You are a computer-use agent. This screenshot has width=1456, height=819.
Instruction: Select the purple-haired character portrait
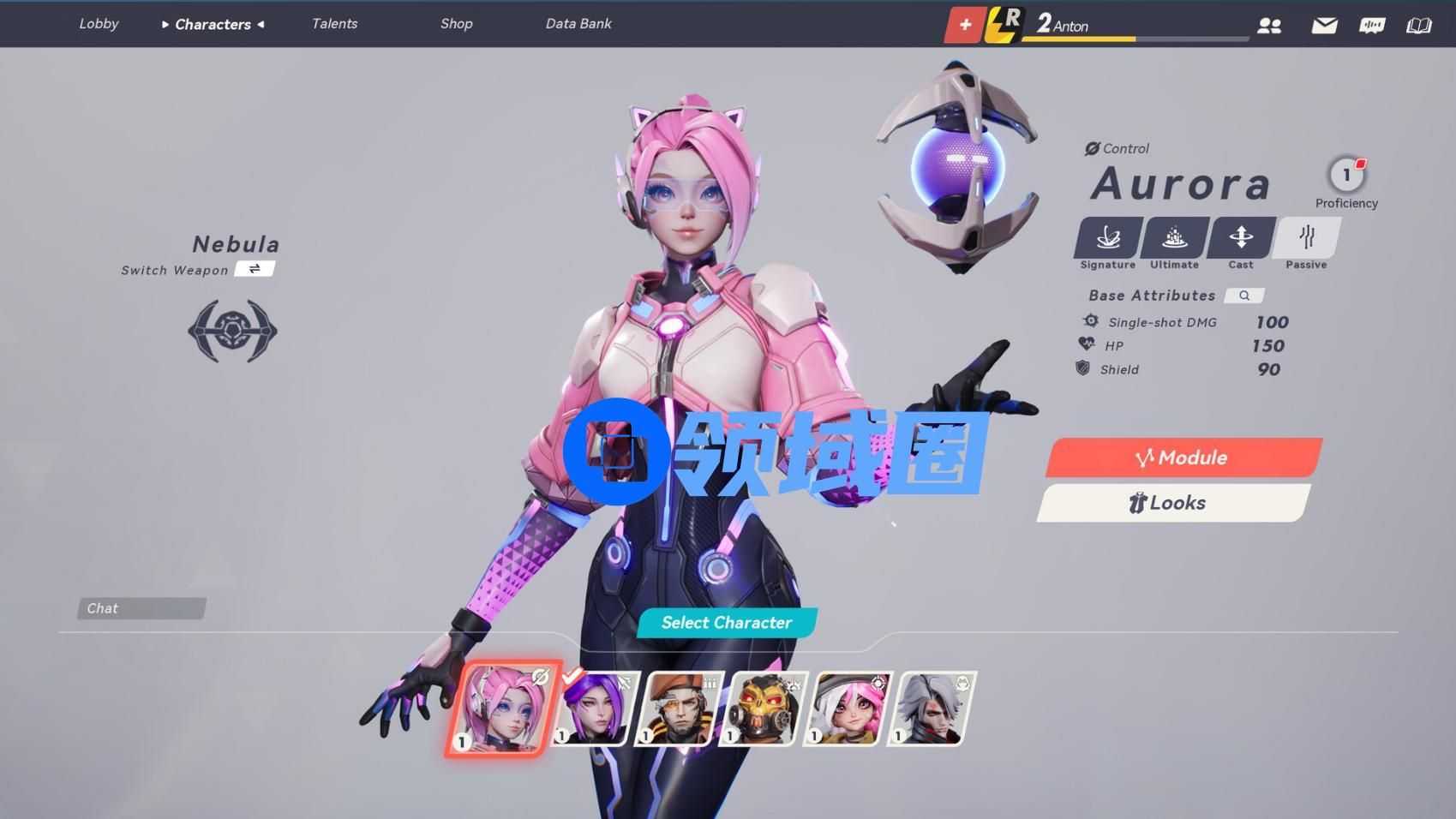coord(591,708)
